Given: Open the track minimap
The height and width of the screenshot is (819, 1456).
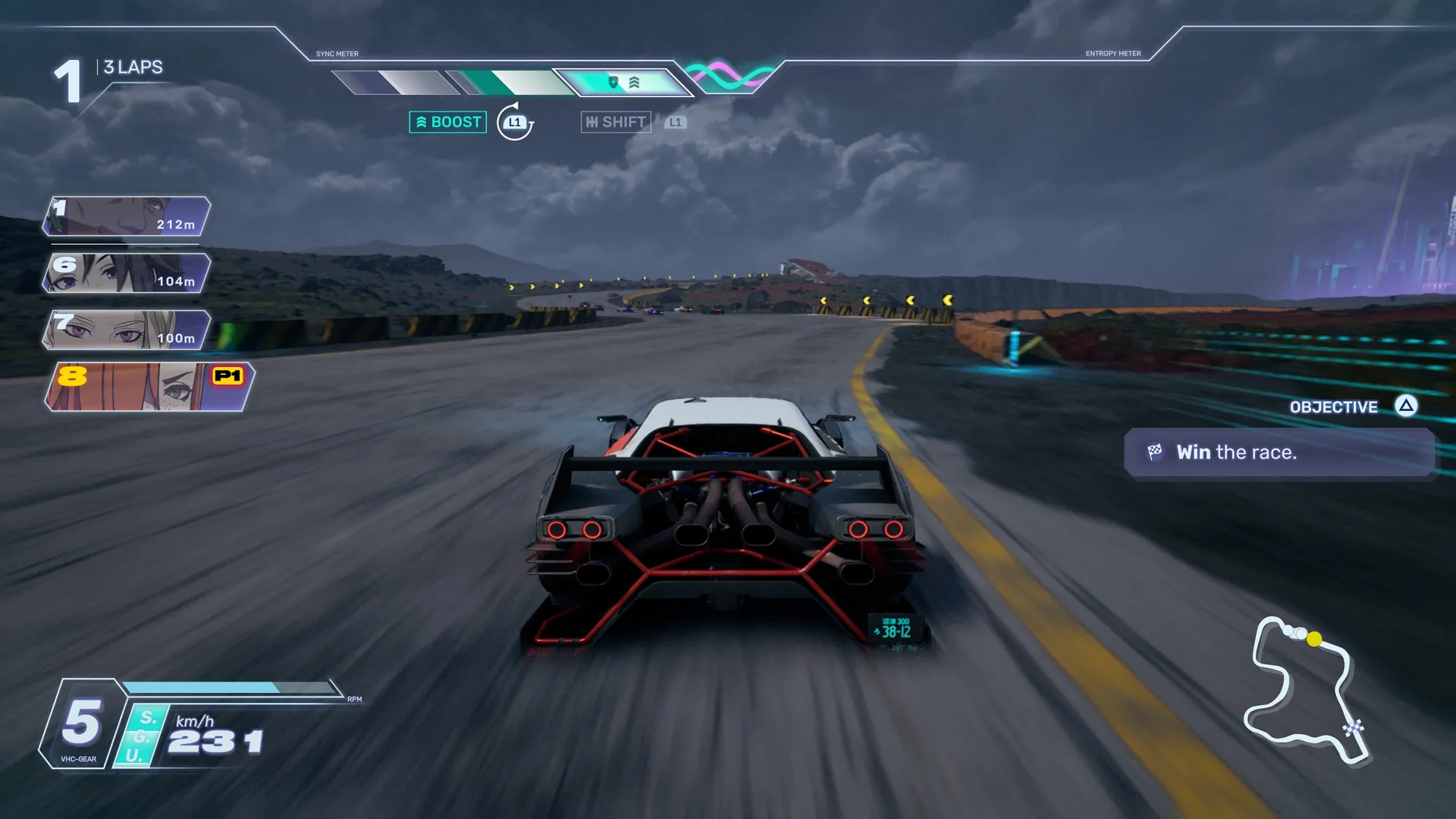Looking at the screenshot, I should (1306, 690).
